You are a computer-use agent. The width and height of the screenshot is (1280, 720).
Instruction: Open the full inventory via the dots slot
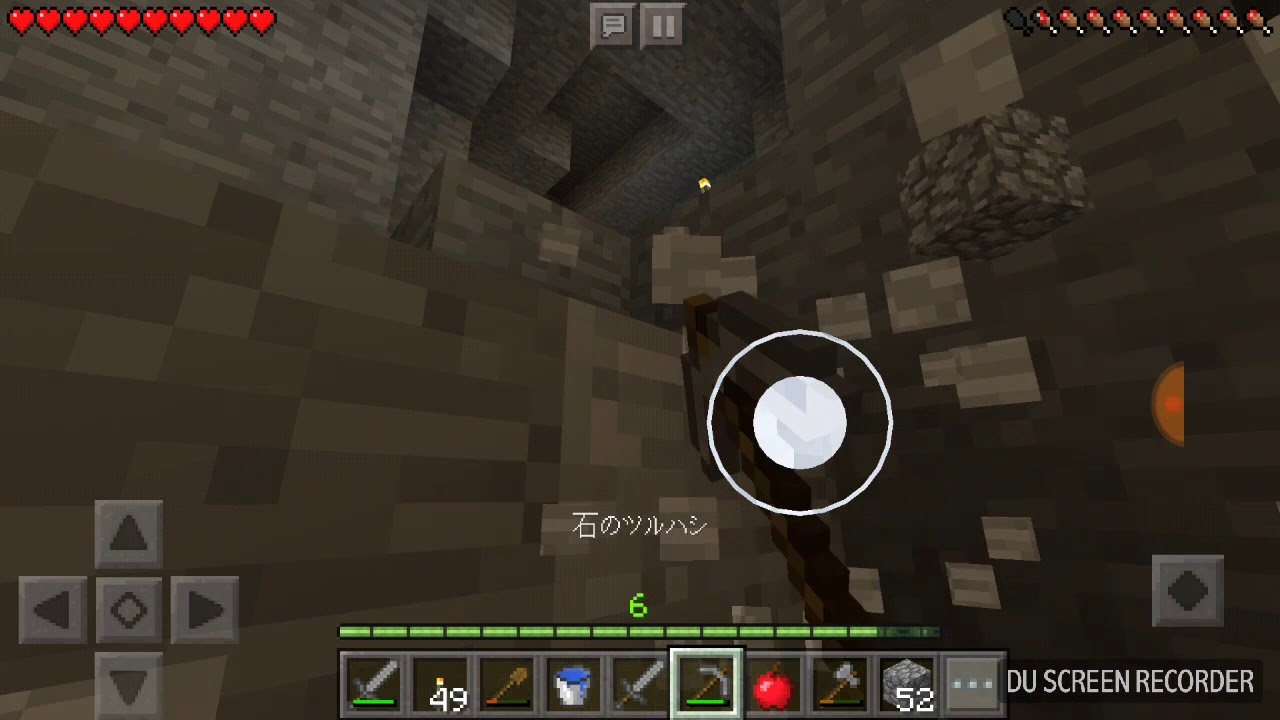click(972, 683)
